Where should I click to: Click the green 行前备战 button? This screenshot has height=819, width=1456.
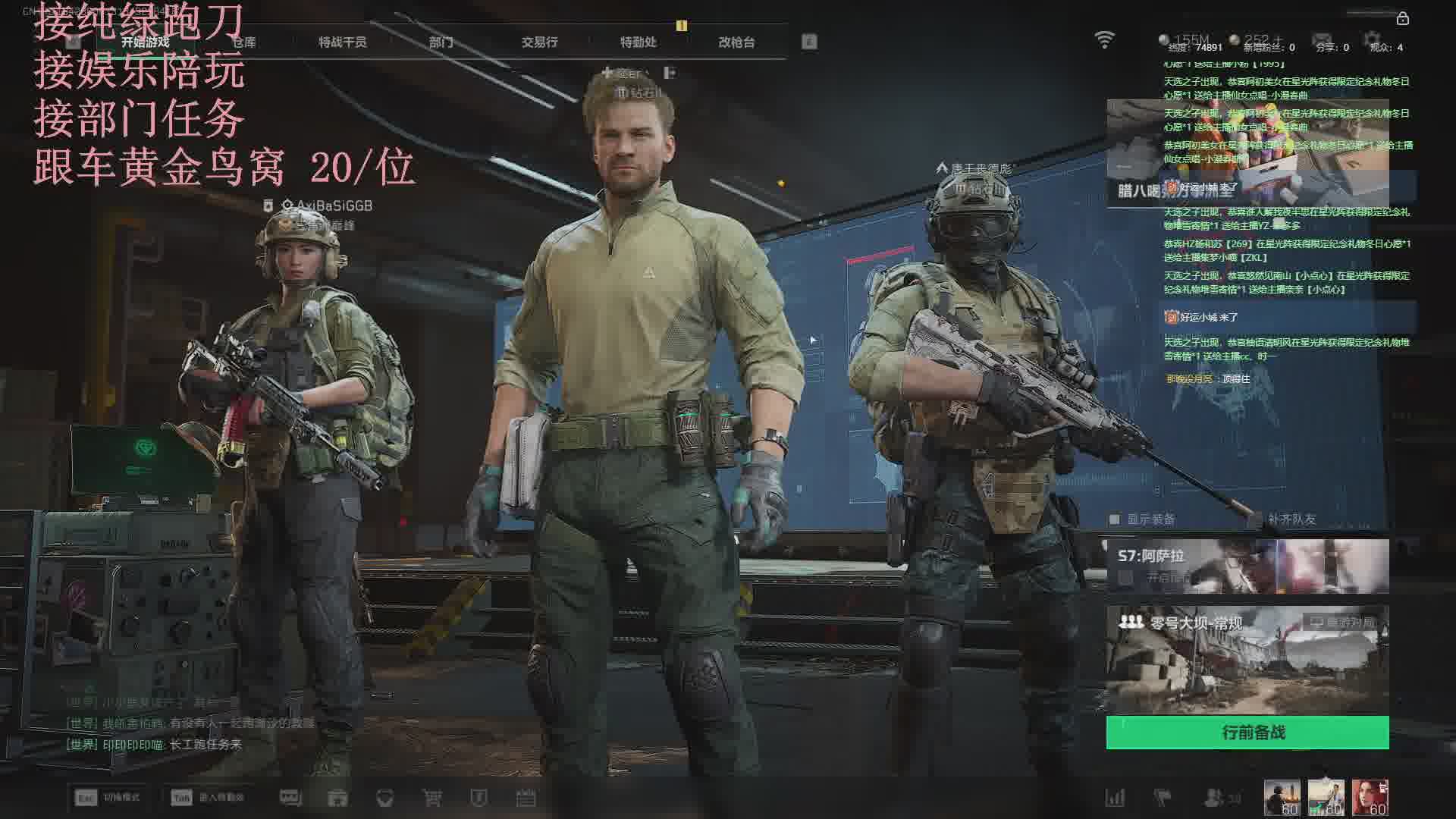pyautogui.click(x=1247, y=733)
